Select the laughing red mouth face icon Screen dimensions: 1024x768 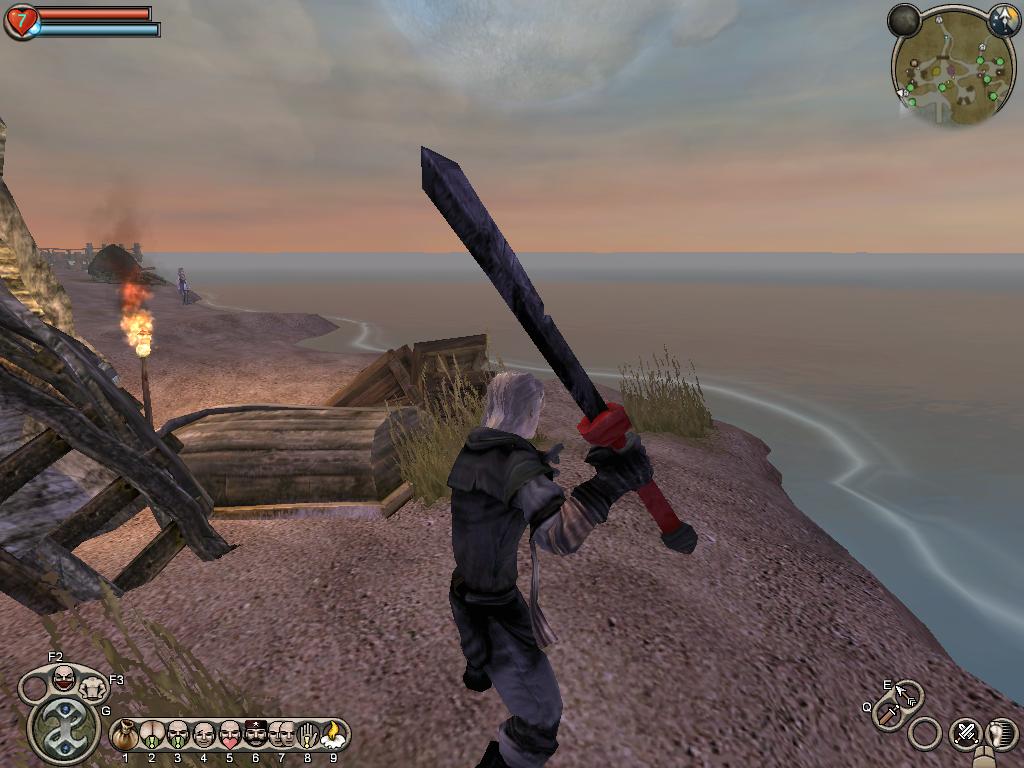(63, 680)
